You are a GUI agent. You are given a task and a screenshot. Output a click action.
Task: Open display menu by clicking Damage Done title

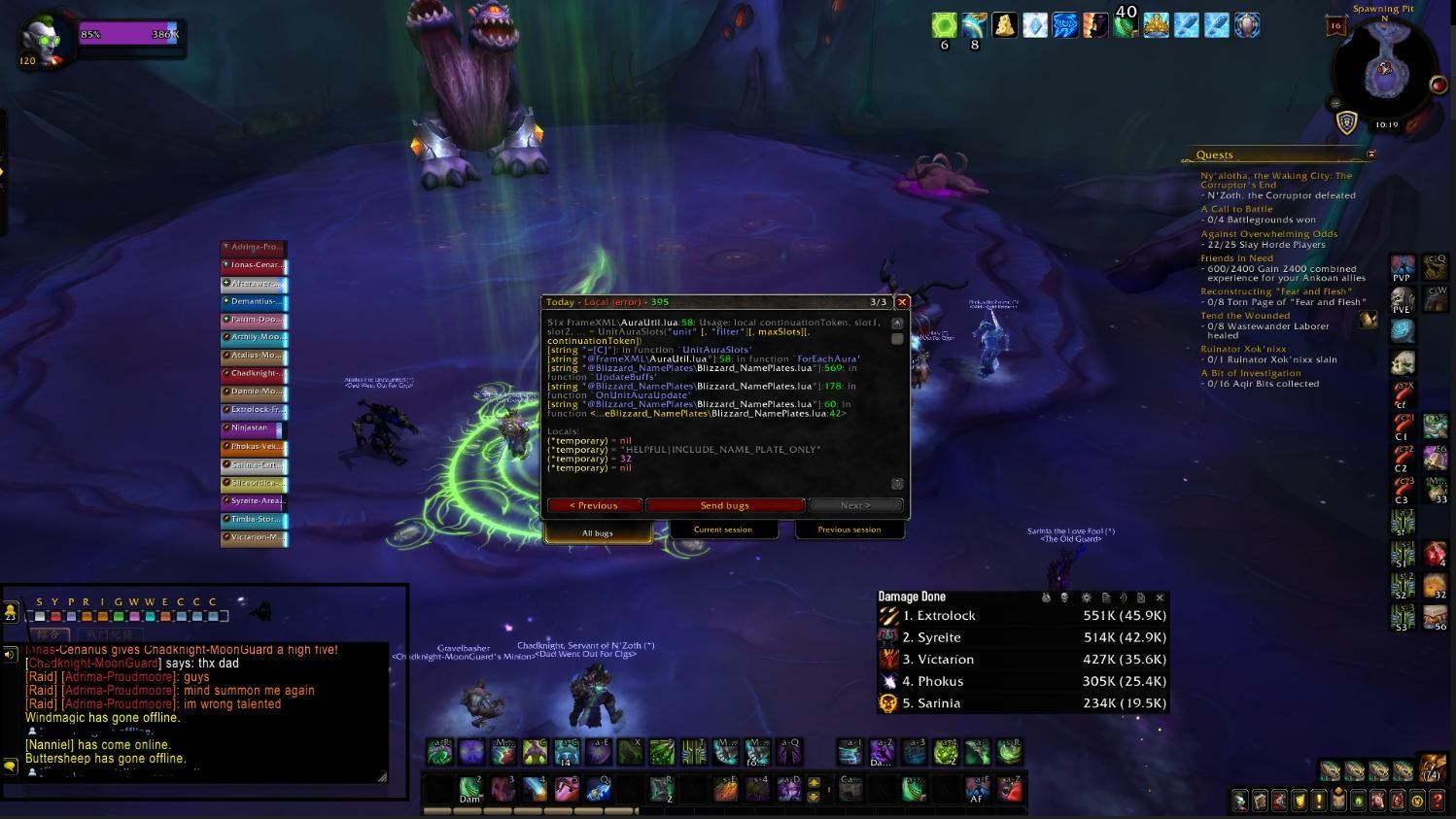[912, 596]
